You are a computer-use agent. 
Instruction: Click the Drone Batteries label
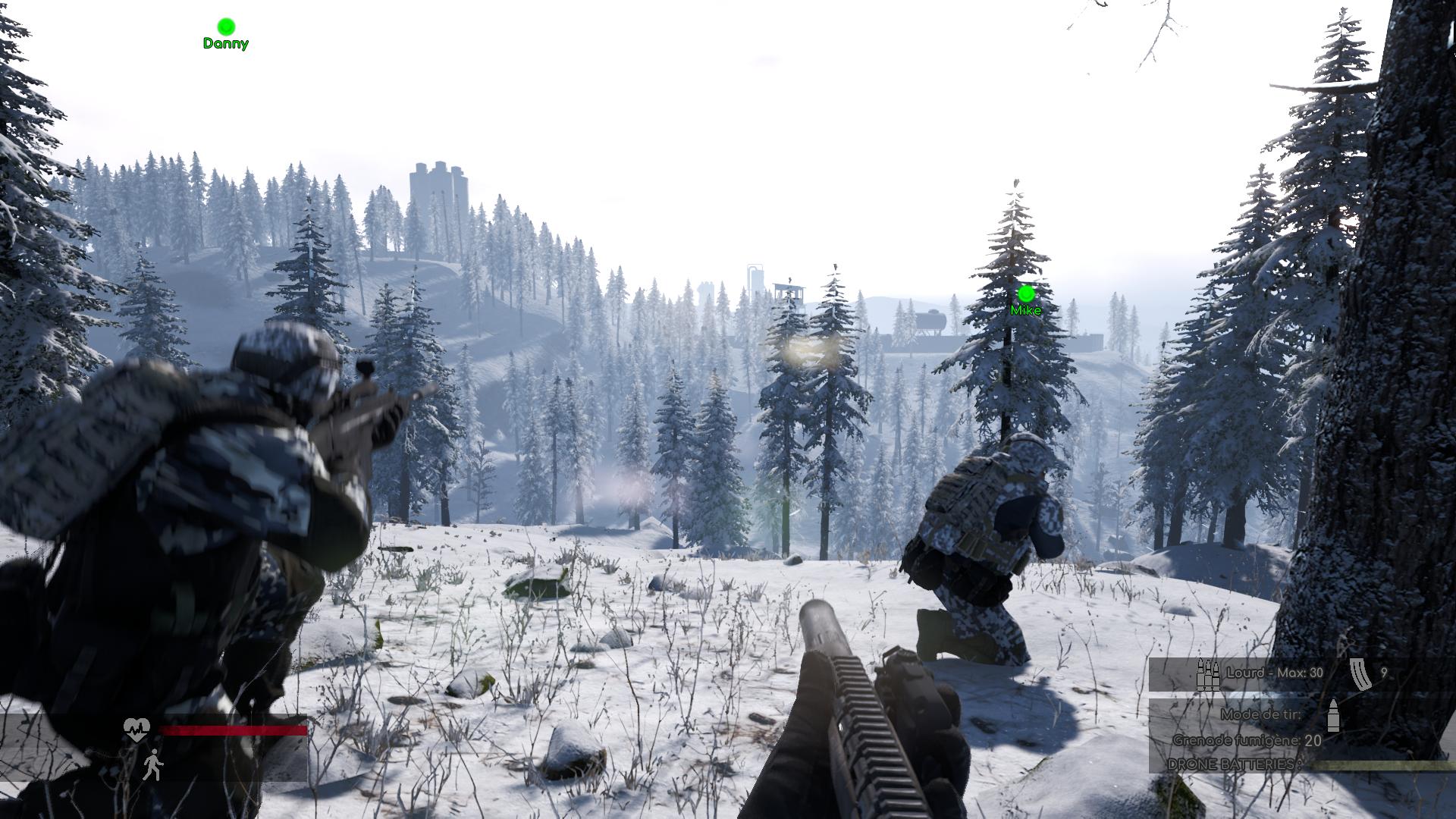[1231, 764]
